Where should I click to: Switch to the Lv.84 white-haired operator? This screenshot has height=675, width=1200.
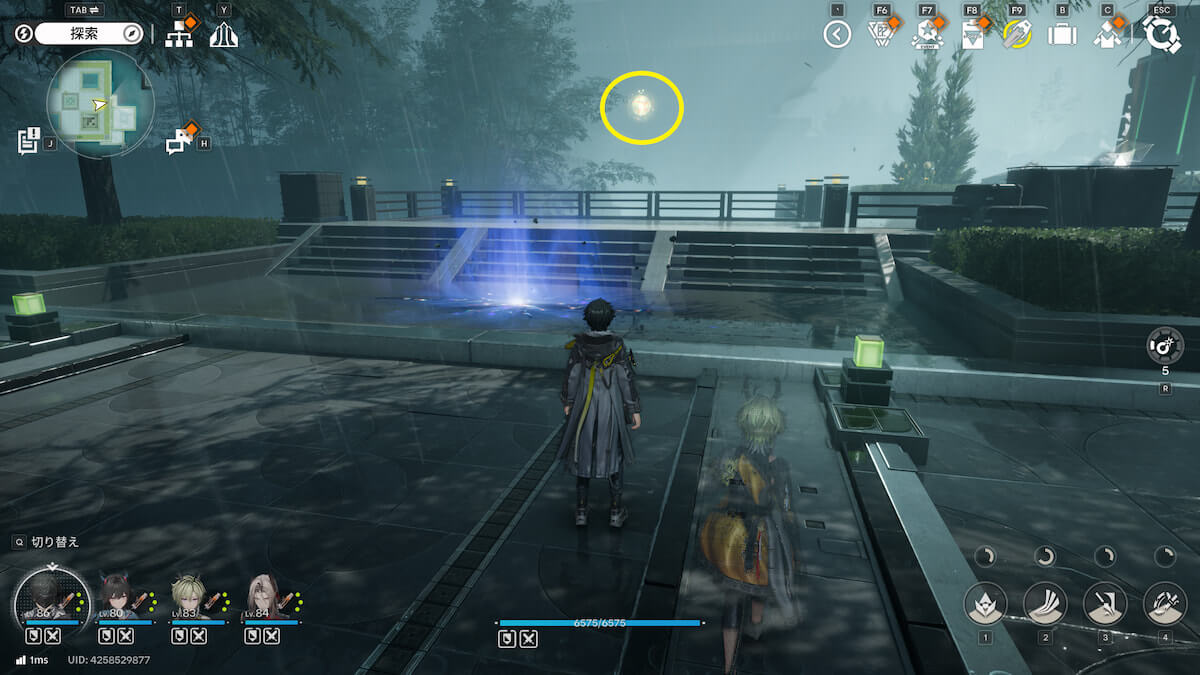point(260,598)
